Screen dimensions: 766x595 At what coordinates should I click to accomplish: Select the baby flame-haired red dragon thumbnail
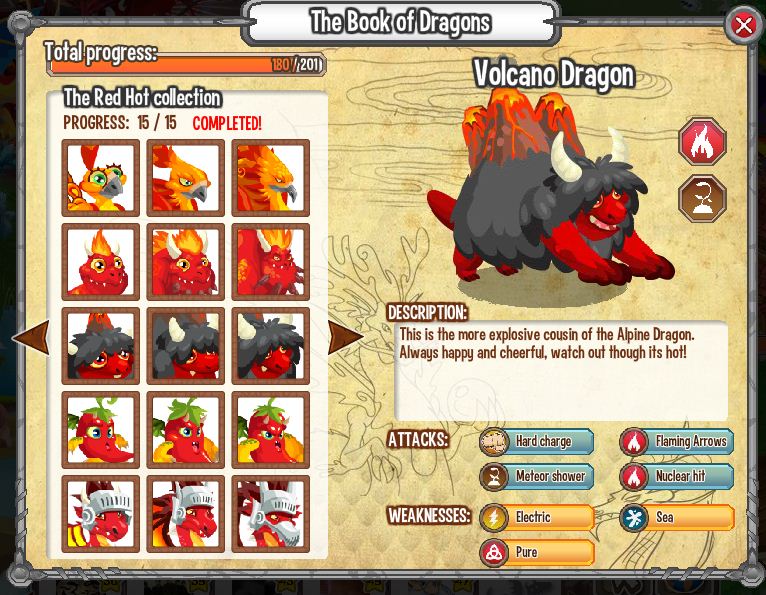click(100, 262)
